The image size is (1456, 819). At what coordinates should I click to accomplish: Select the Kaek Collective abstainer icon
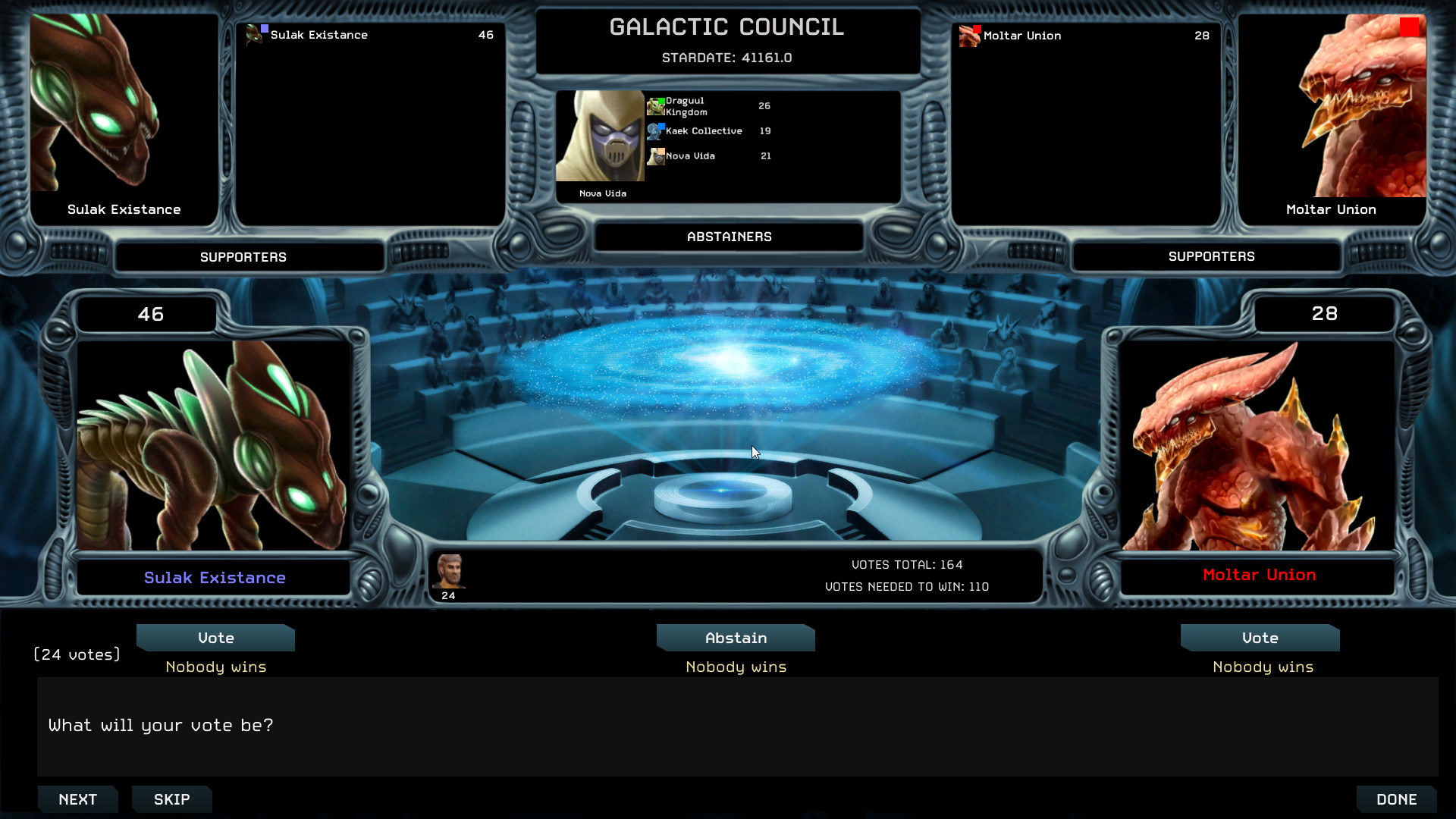(x=656, y=130)
